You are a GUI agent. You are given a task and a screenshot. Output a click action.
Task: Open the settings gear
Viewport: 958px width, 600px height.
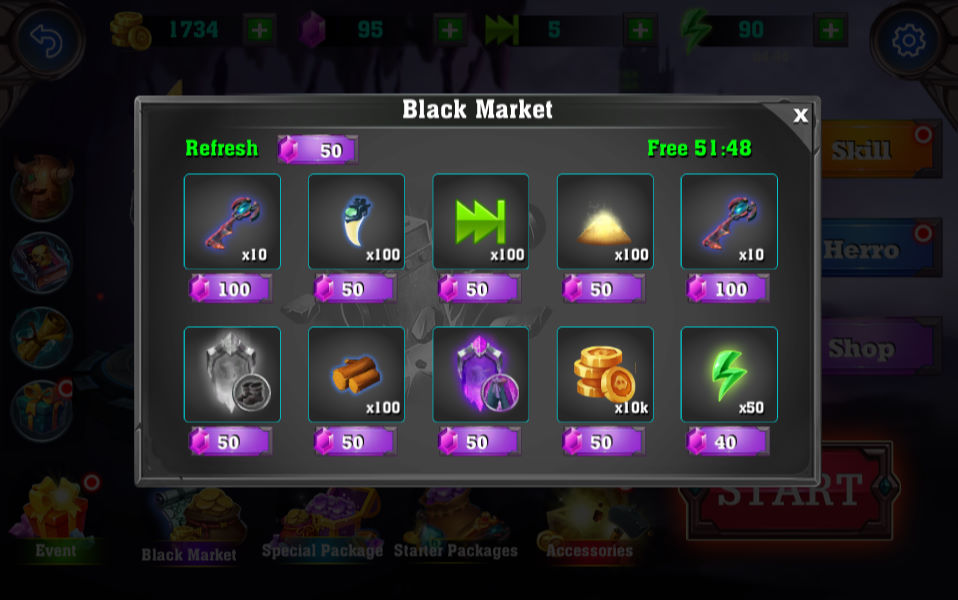[x=907, y=40]
